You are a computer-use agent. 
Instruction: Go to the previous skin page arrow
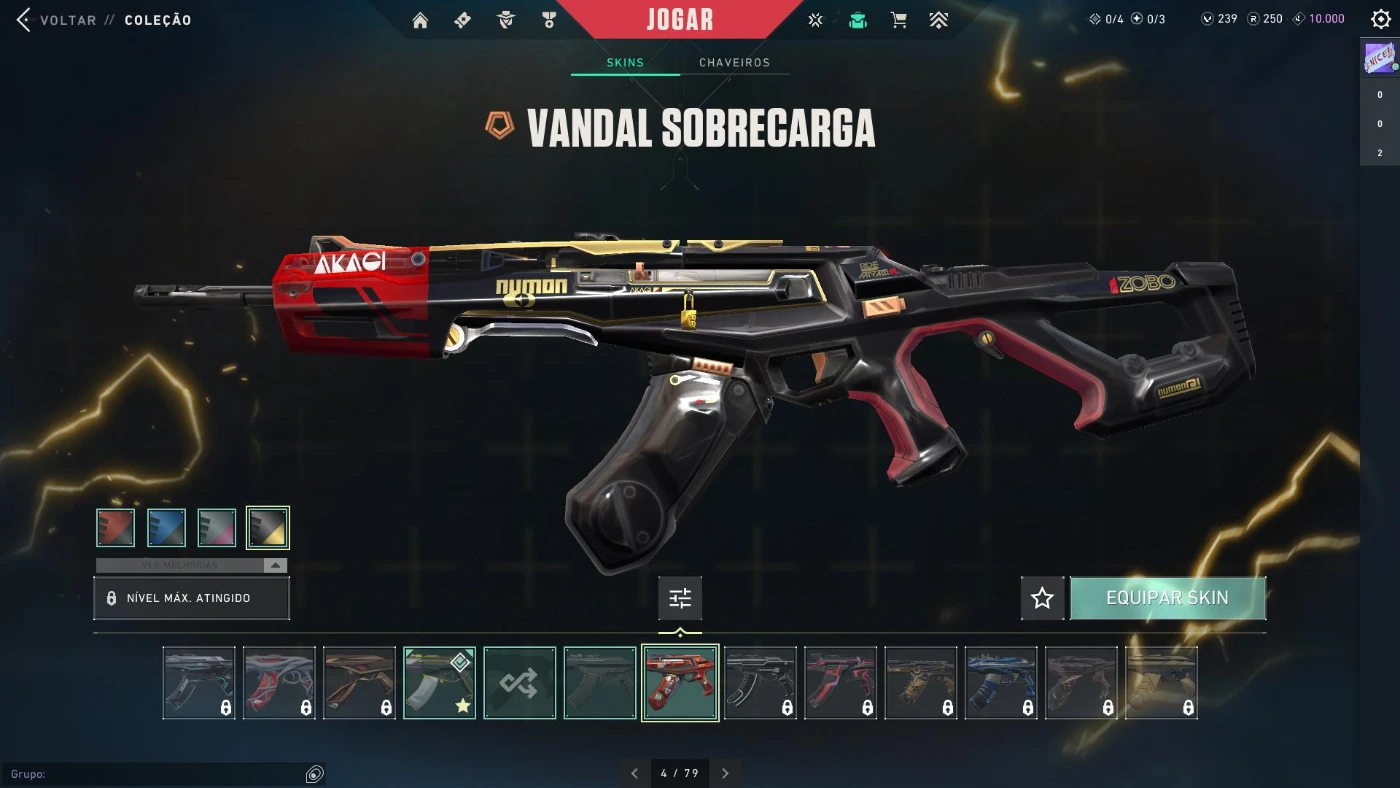pos(634,773)
